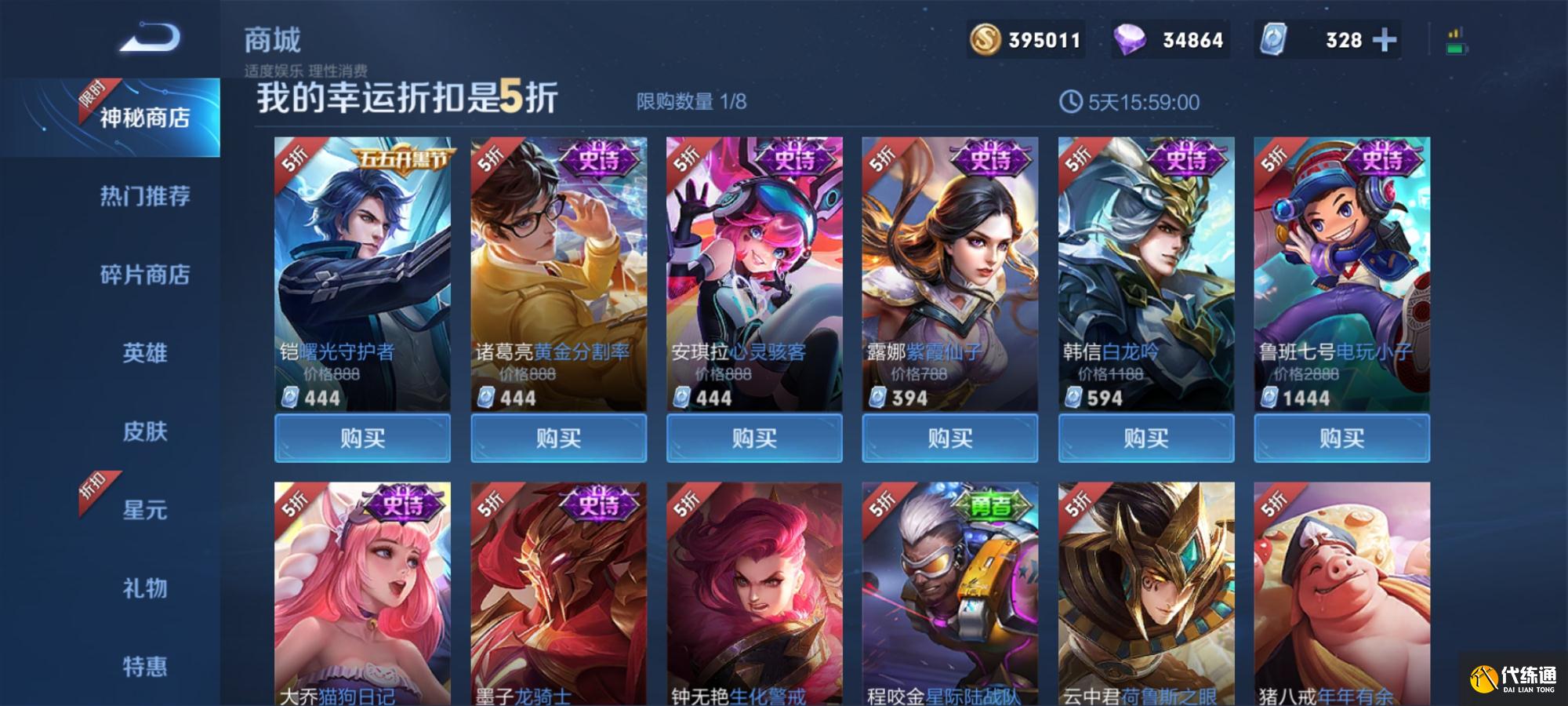1568x706 pixels.
Task: Go back using the return arrow
Action: pyautogui.click(x=150, y=38)
